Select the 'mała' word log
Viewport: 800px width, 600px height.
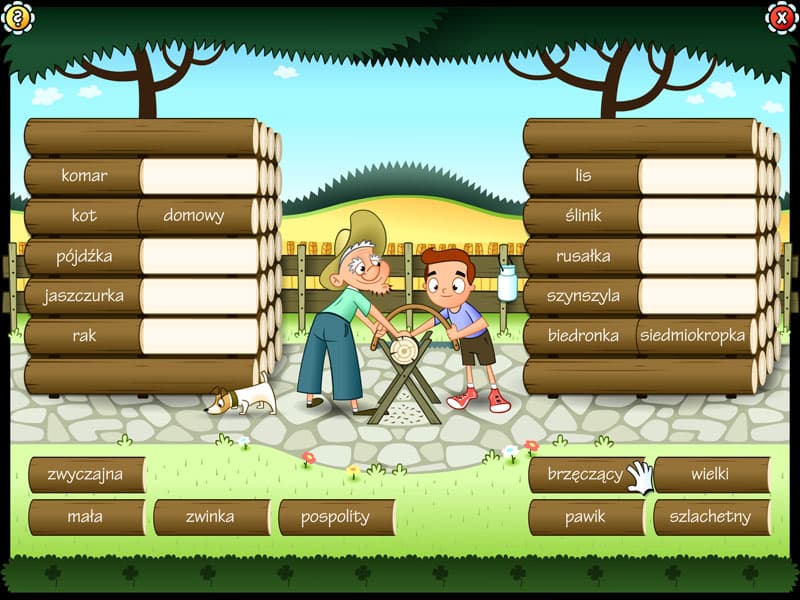[x=86, y=517]
